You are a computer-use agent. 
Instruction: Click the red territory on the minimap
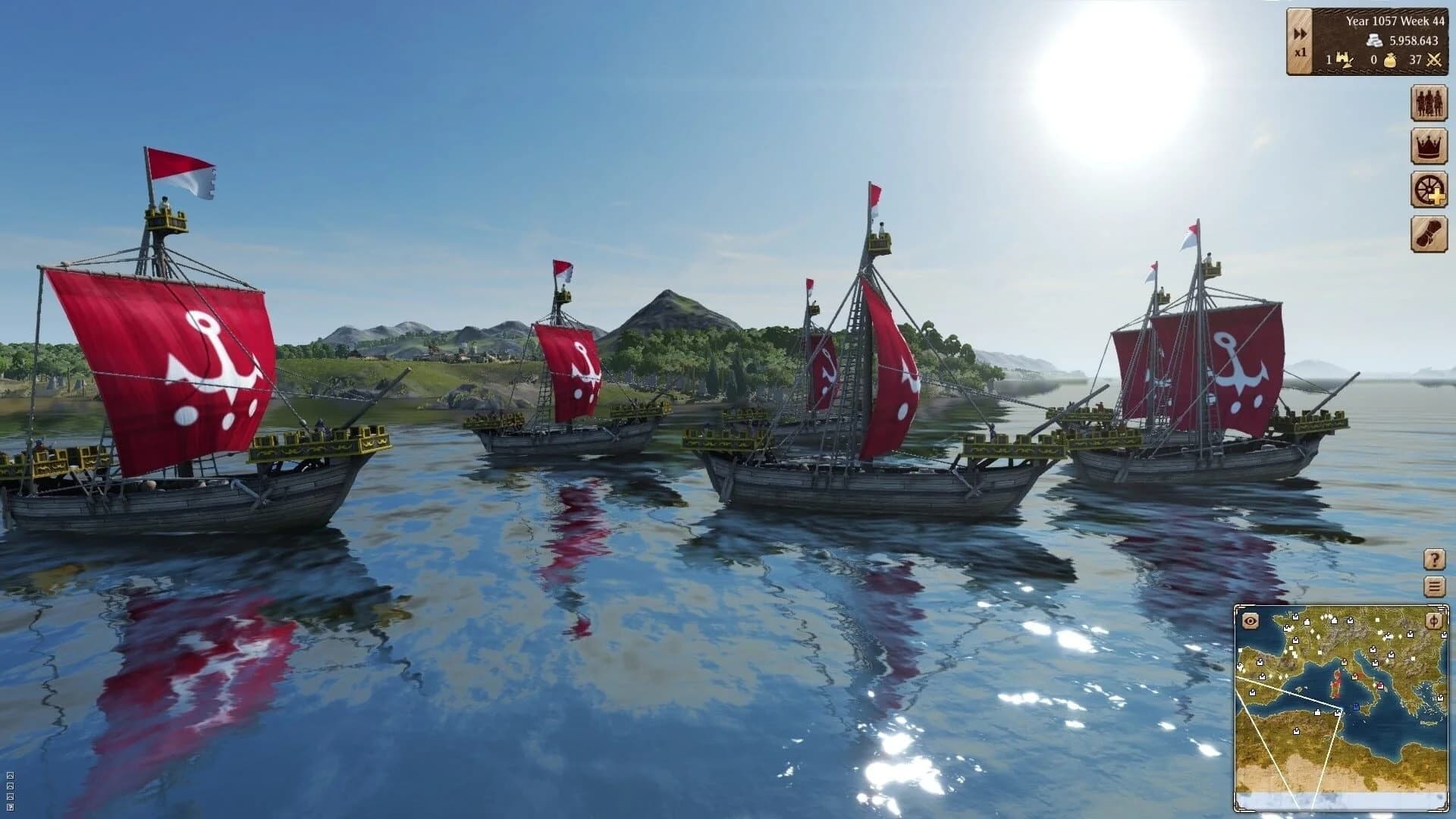[x=1335, y=685]
